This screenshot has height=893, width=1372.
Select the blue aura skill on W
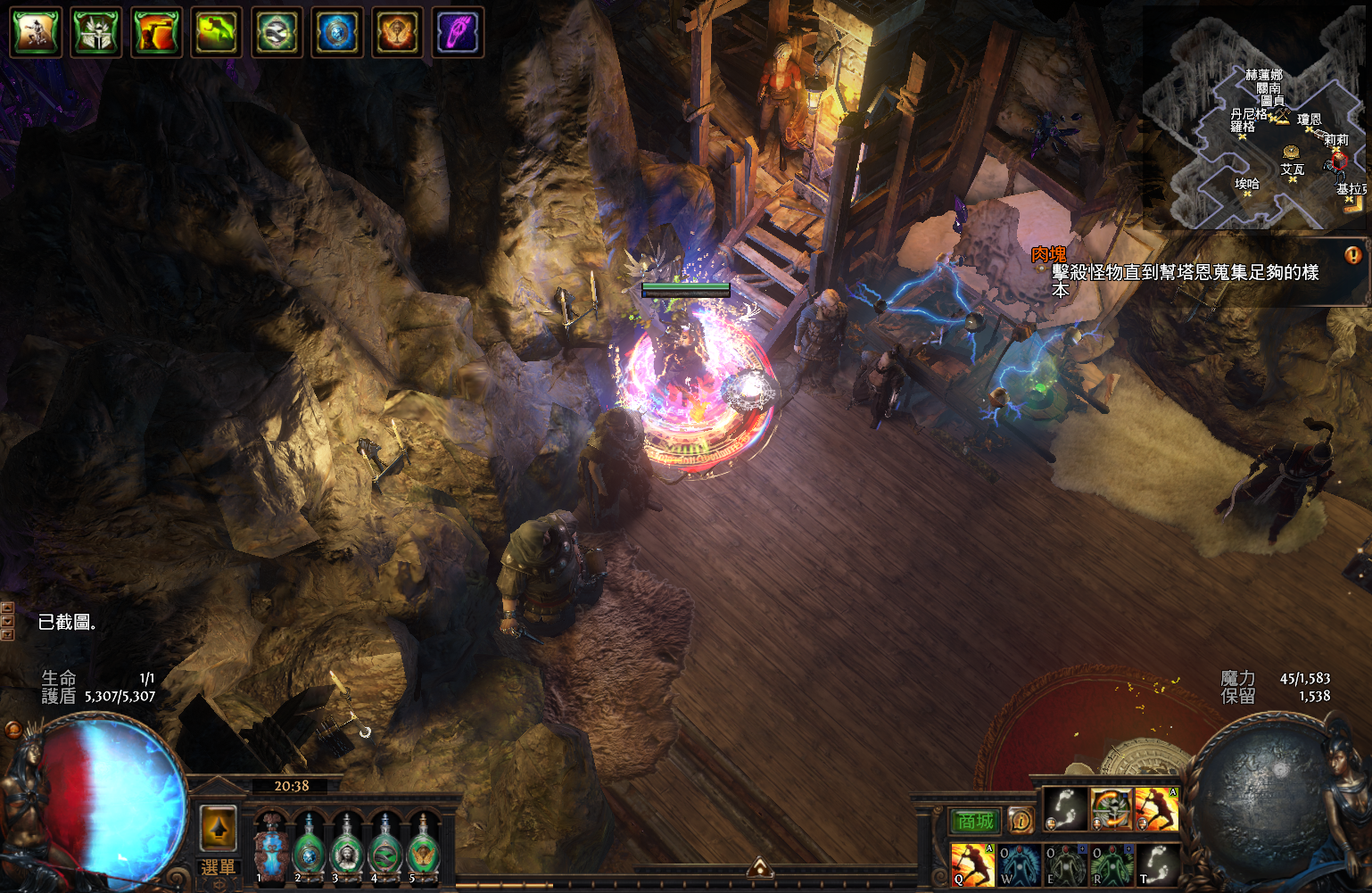click(x=1019, y=864)
